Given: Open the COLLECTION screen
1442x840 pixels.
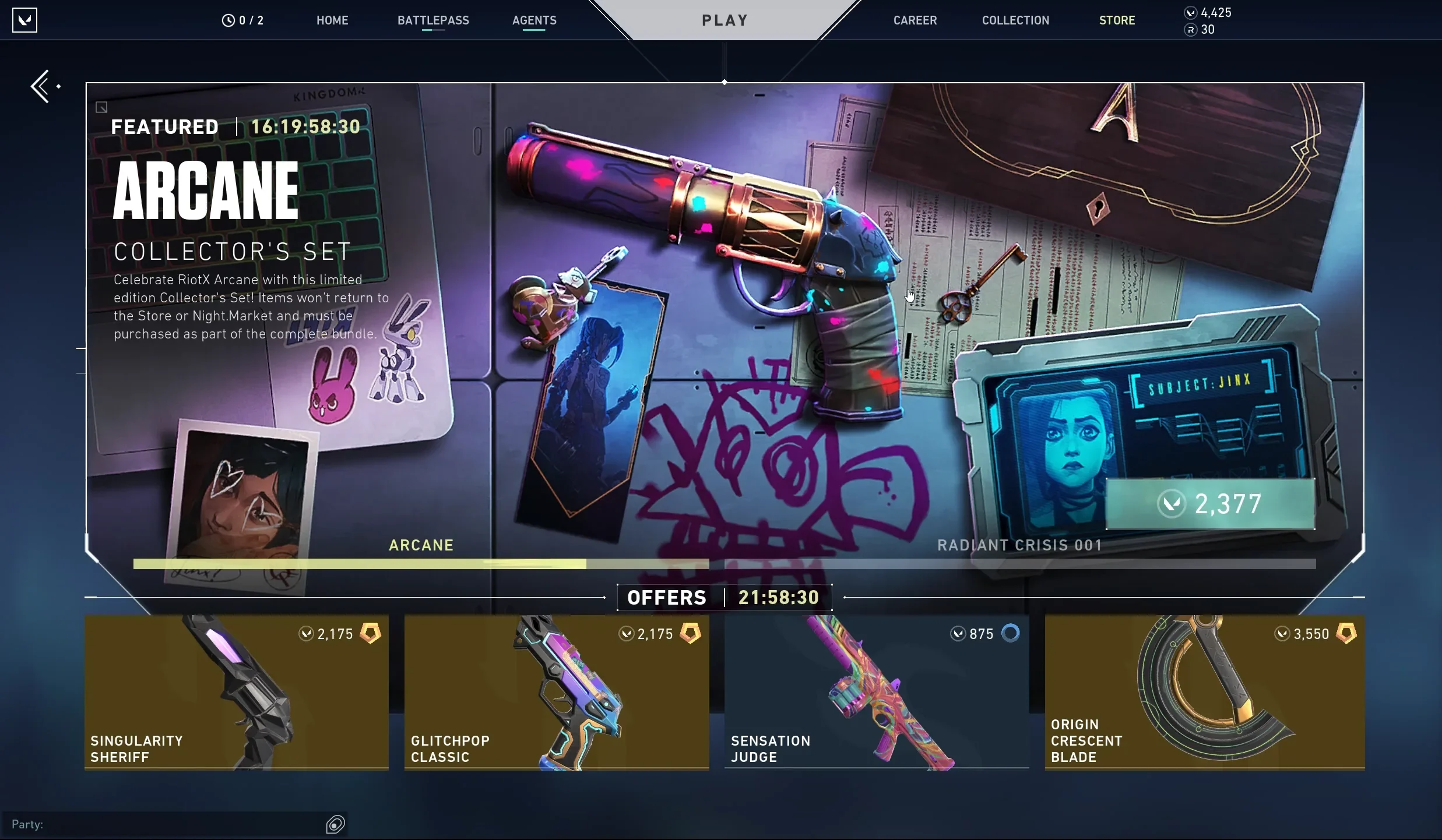Looking at the screenshot, I should coord(1014,20).
